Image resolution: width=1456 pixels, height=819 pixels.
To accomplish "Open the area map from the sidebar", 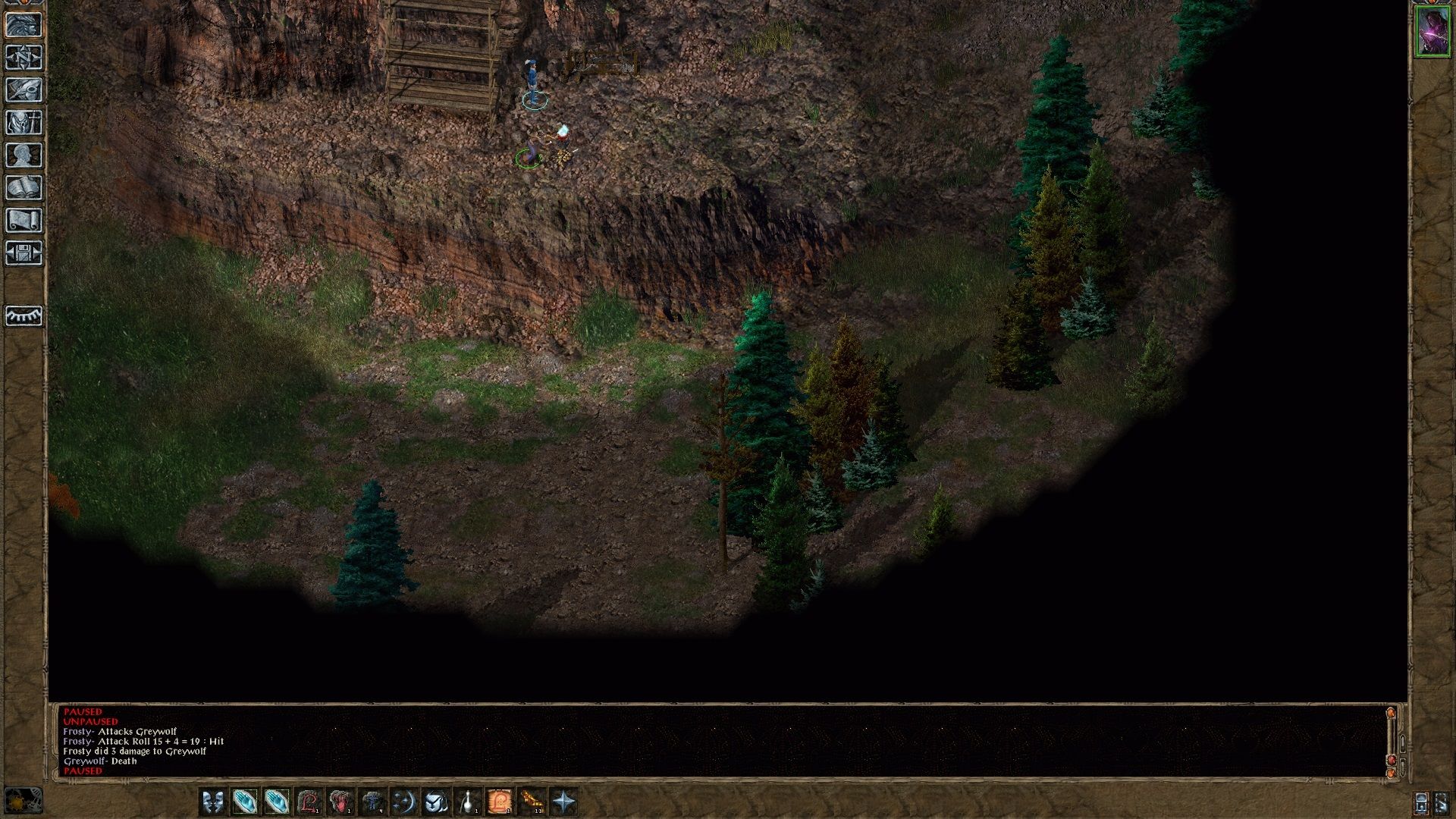I will 24,58.
